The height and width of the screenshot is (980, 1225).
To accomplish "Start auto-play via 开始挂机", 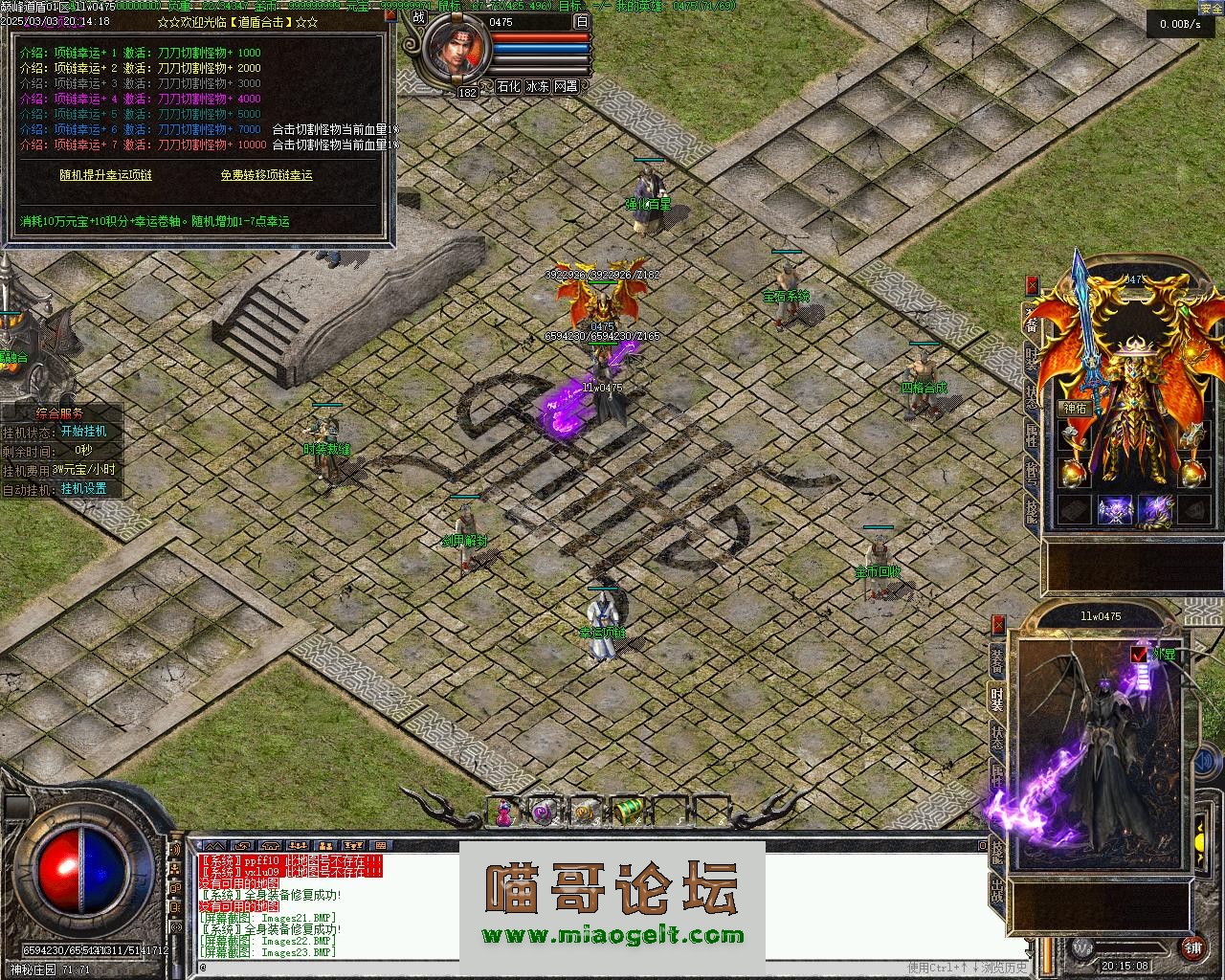I will (83, 432).
